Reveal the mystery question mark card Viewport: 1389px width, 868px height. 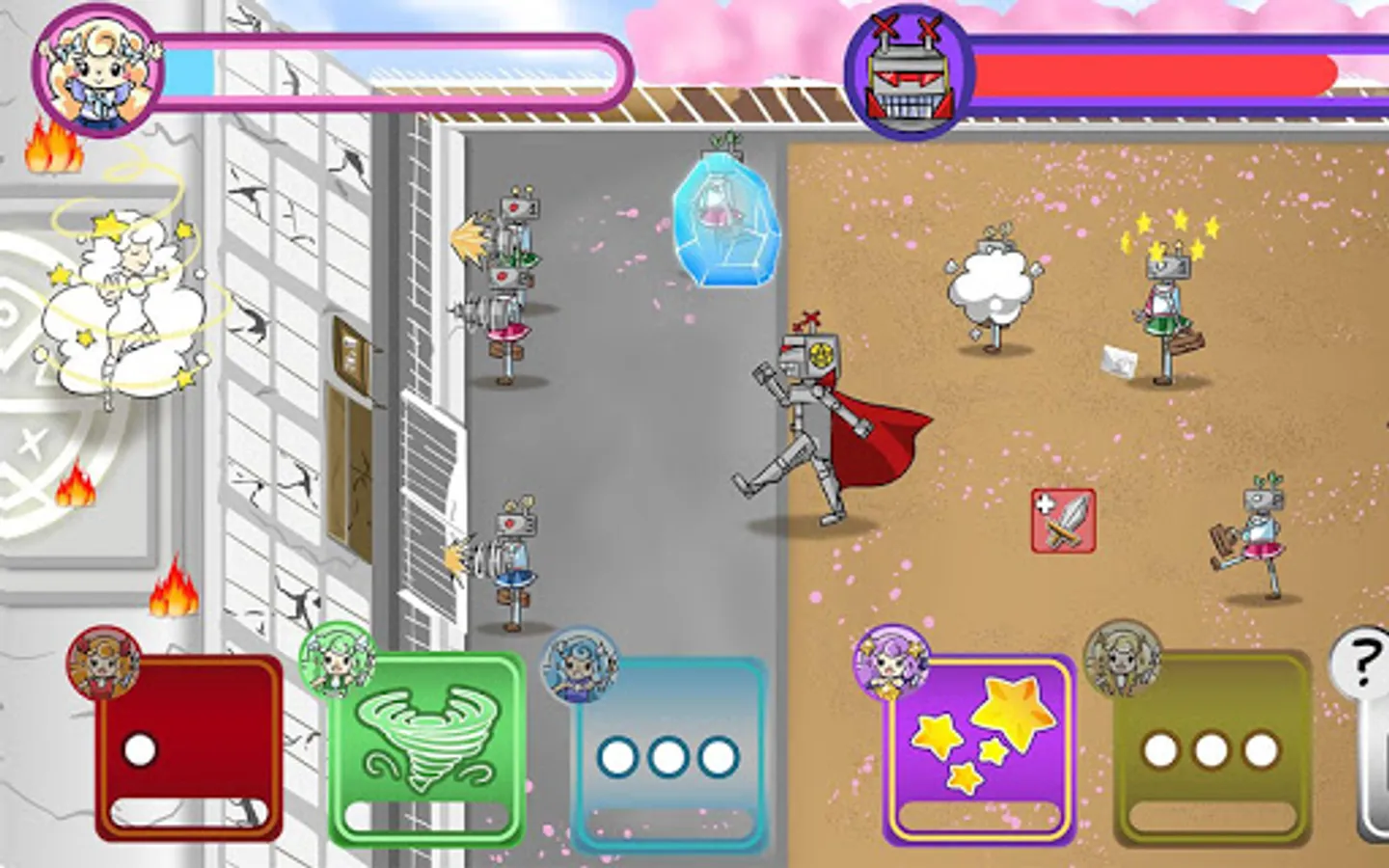tap(1363, 663)
